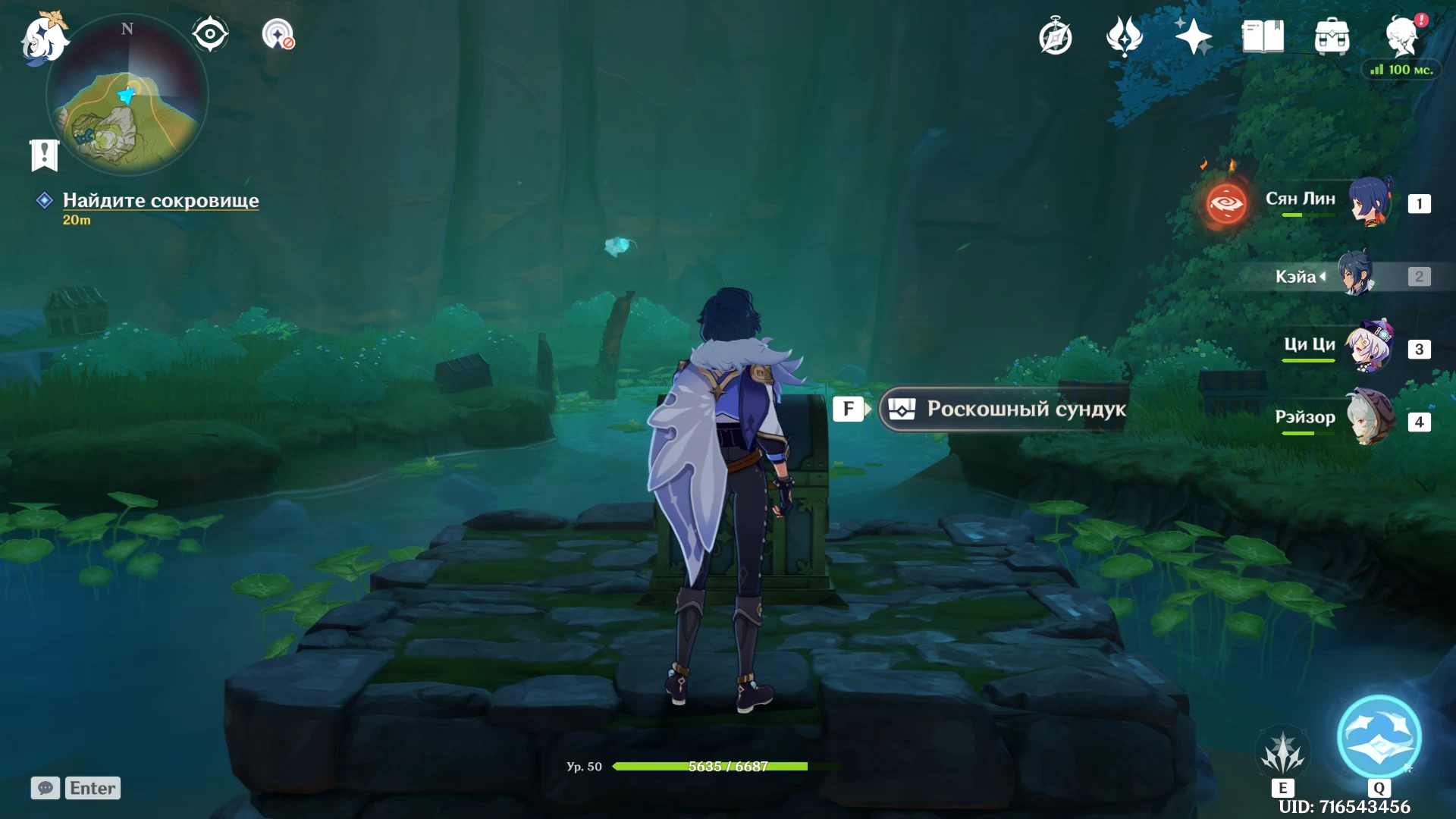1456x819 pixels.
Task: Activate Kaeya's elemental skill icon
Action: tap(1283, 754)
